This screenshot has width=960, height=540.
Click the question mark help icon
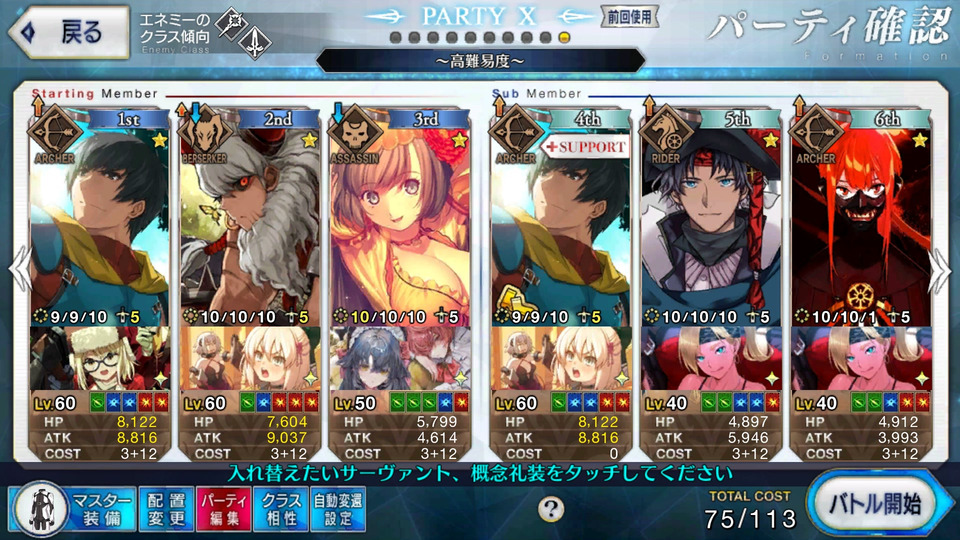(x=551, y=509)
